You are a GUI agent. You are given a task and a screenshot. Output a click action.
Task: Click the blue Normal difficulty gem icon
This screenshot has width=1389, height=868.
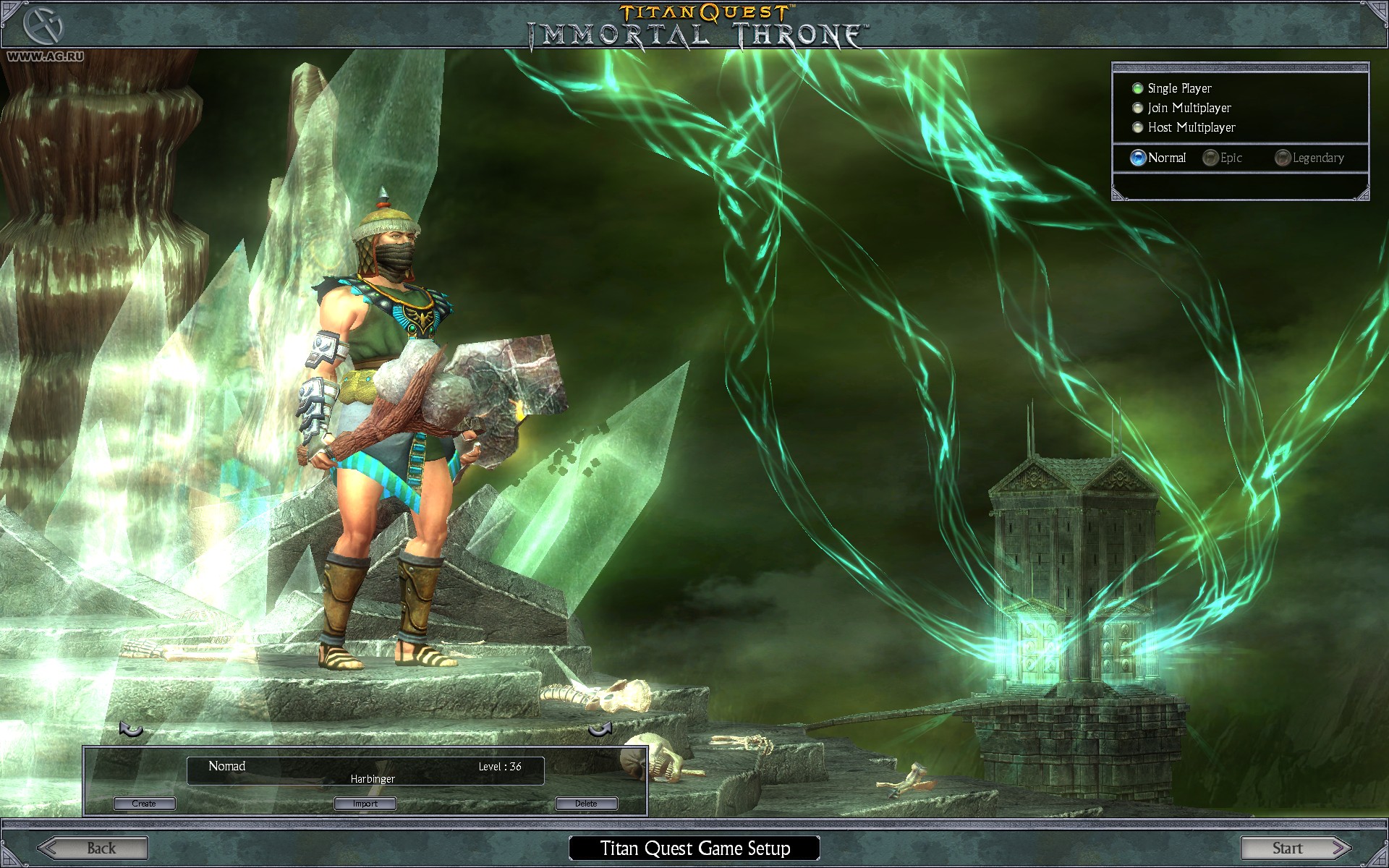click(1137, 157)
